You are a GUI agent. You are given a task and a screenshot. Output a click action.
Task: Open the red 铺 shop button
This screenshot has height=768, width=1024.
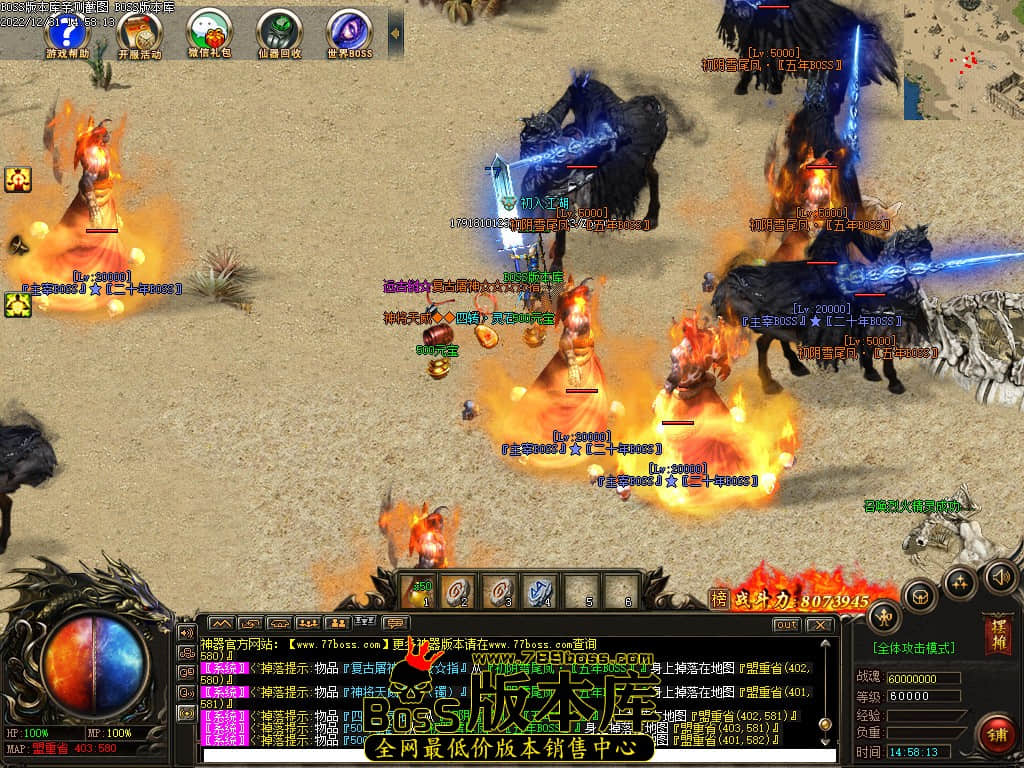[996, 734]
